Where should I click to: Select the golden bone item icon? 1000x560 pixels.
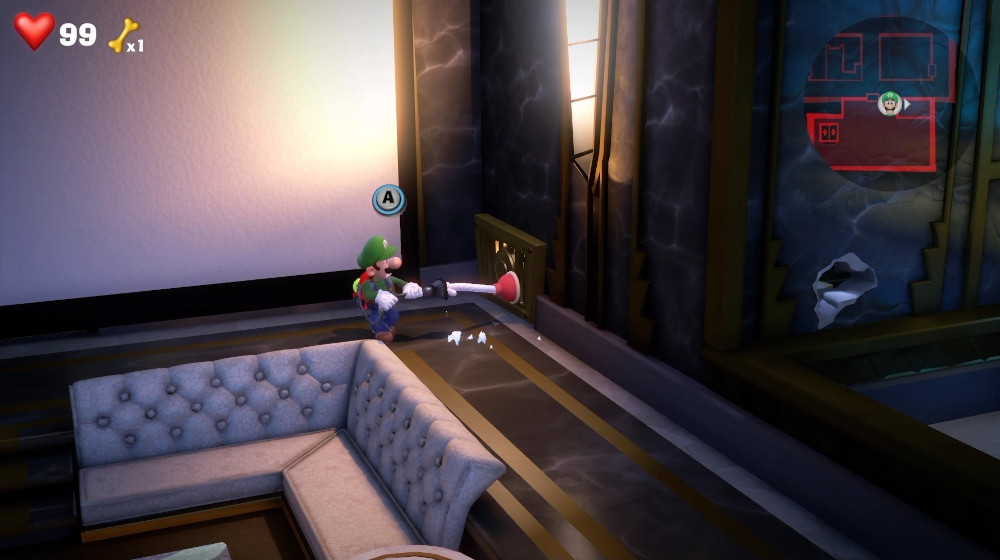(x=122, y=35)
